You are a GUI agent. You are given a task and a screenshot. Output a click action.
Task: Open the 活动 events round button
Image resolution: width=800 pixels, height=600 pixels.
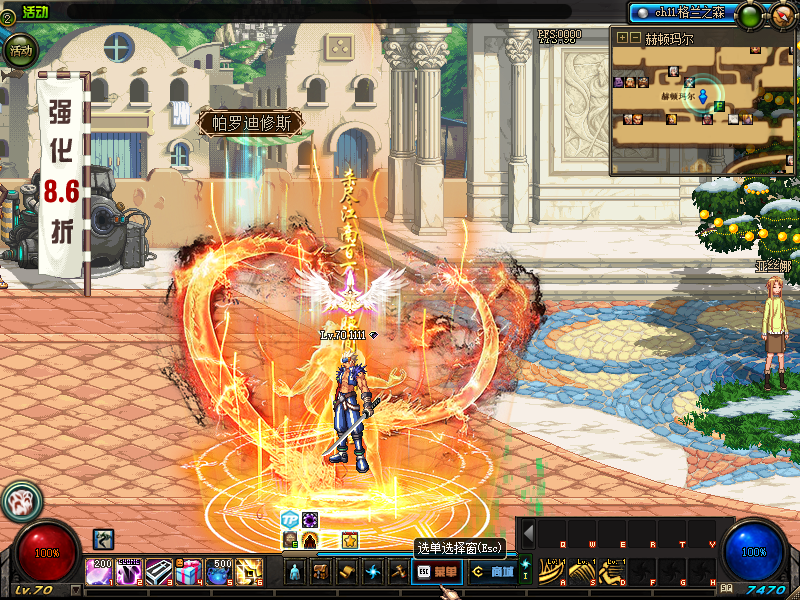(20, 49)
